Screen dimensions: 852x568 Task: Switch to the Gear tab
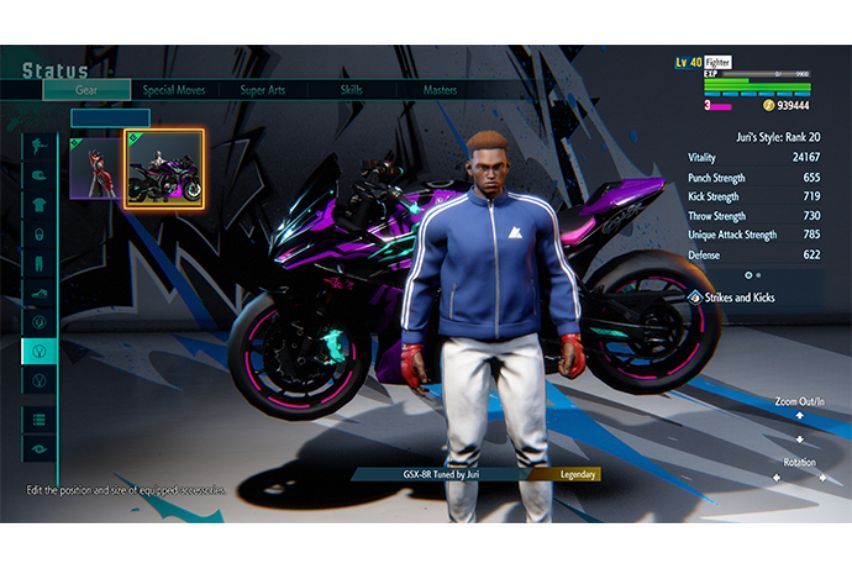pyautogui.click(x=86, y=90)
